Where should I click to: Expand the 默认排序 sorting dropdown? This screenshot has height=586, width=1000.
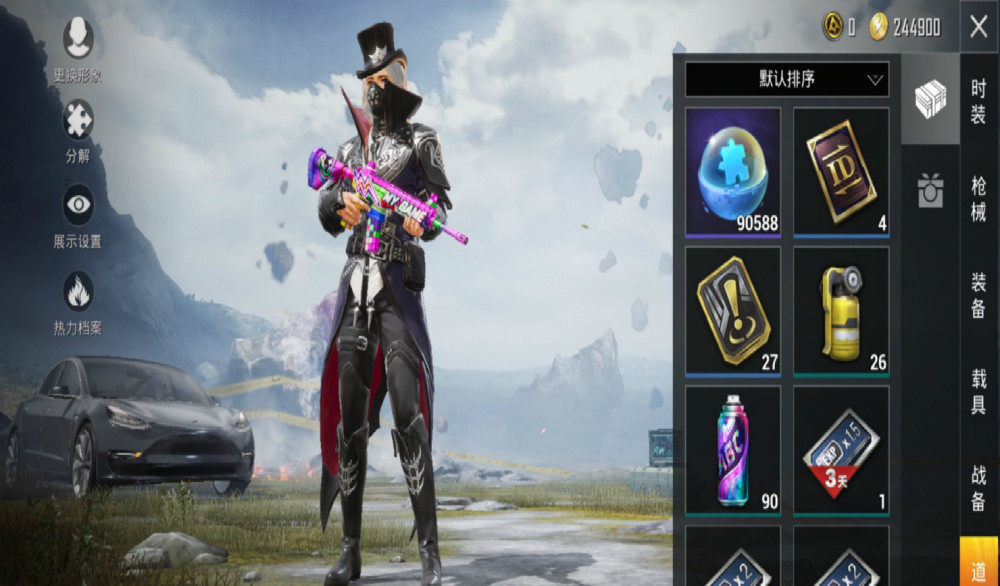(x=787, y=79)
